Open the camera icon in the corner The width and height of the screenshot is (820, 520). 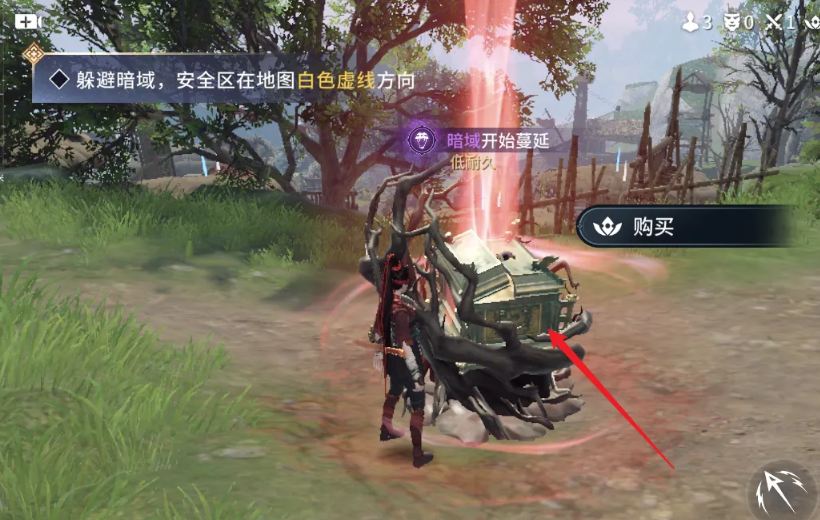[25, 21]
